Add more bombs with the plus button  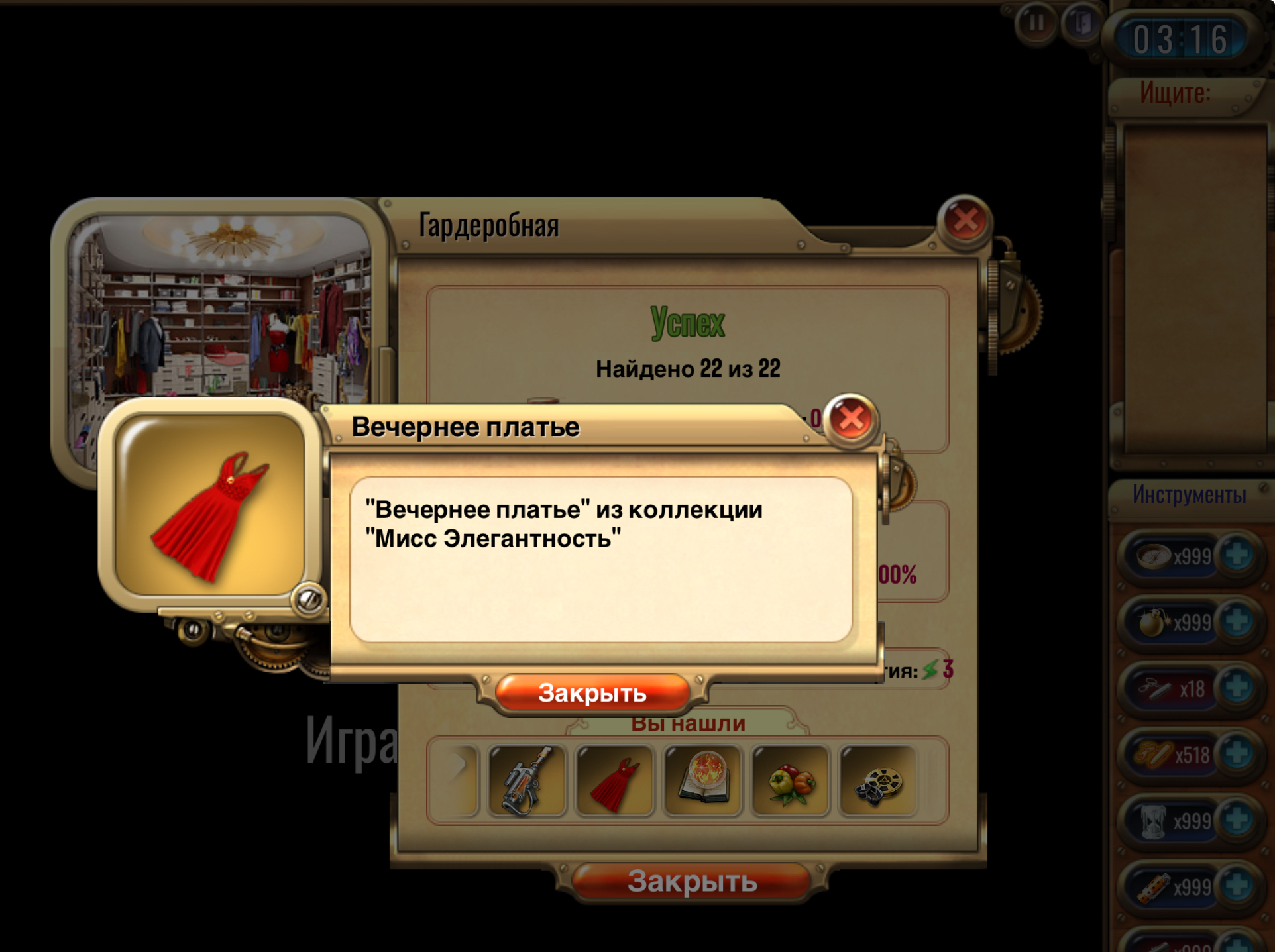pos(1237,621)
